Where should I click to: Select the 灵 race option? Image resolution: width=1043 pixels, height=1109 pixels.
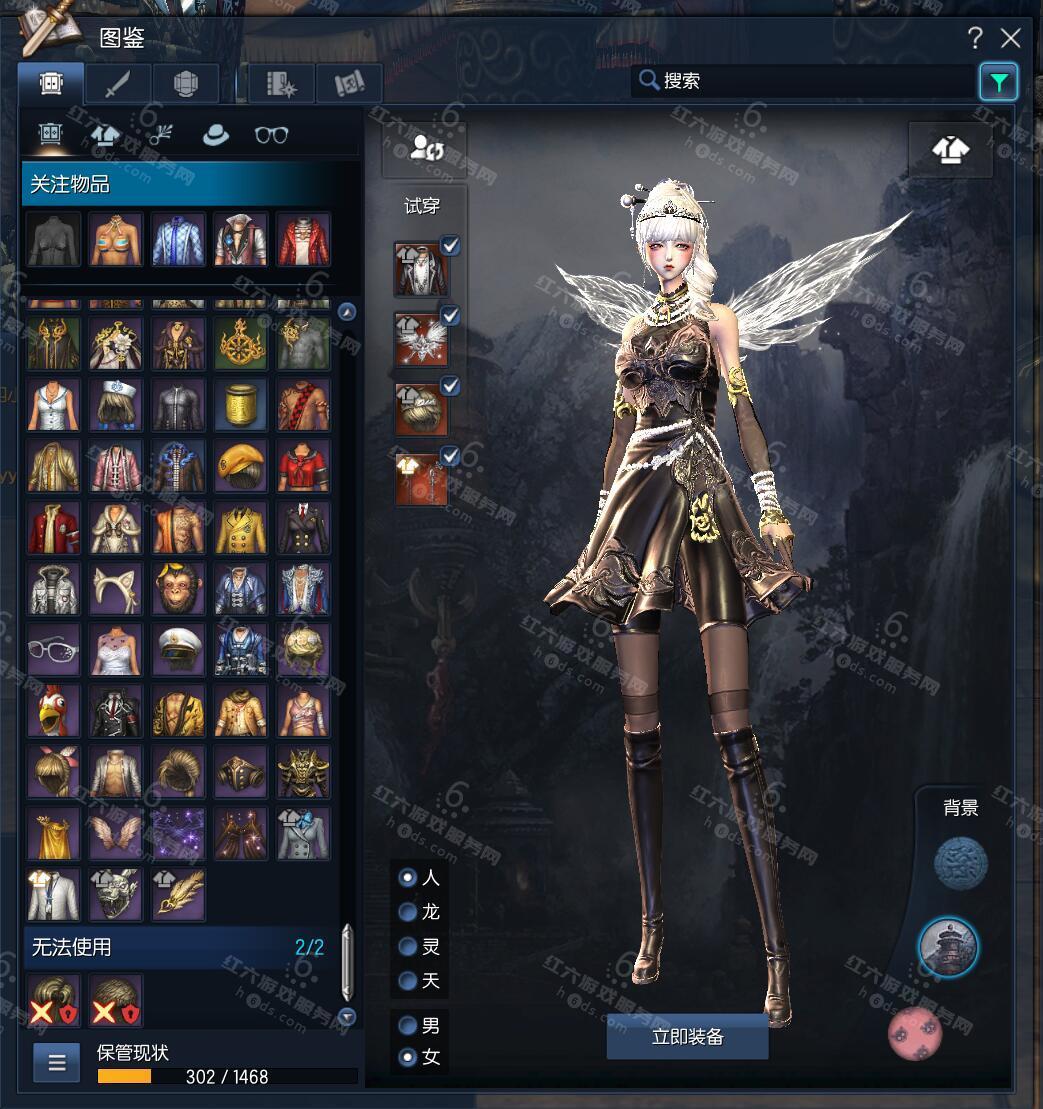pos(408,947)
